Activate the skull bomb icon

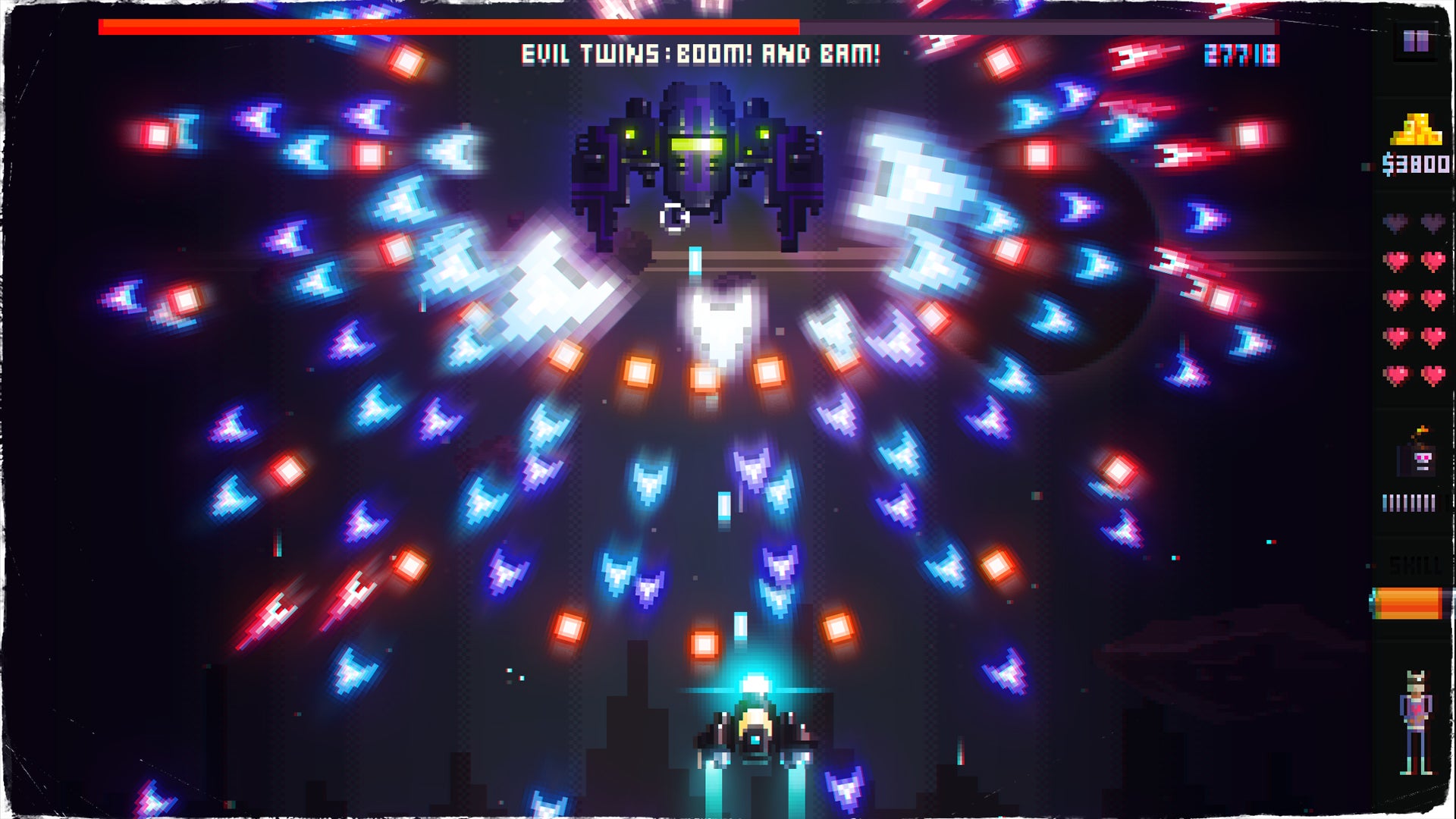1418,456
